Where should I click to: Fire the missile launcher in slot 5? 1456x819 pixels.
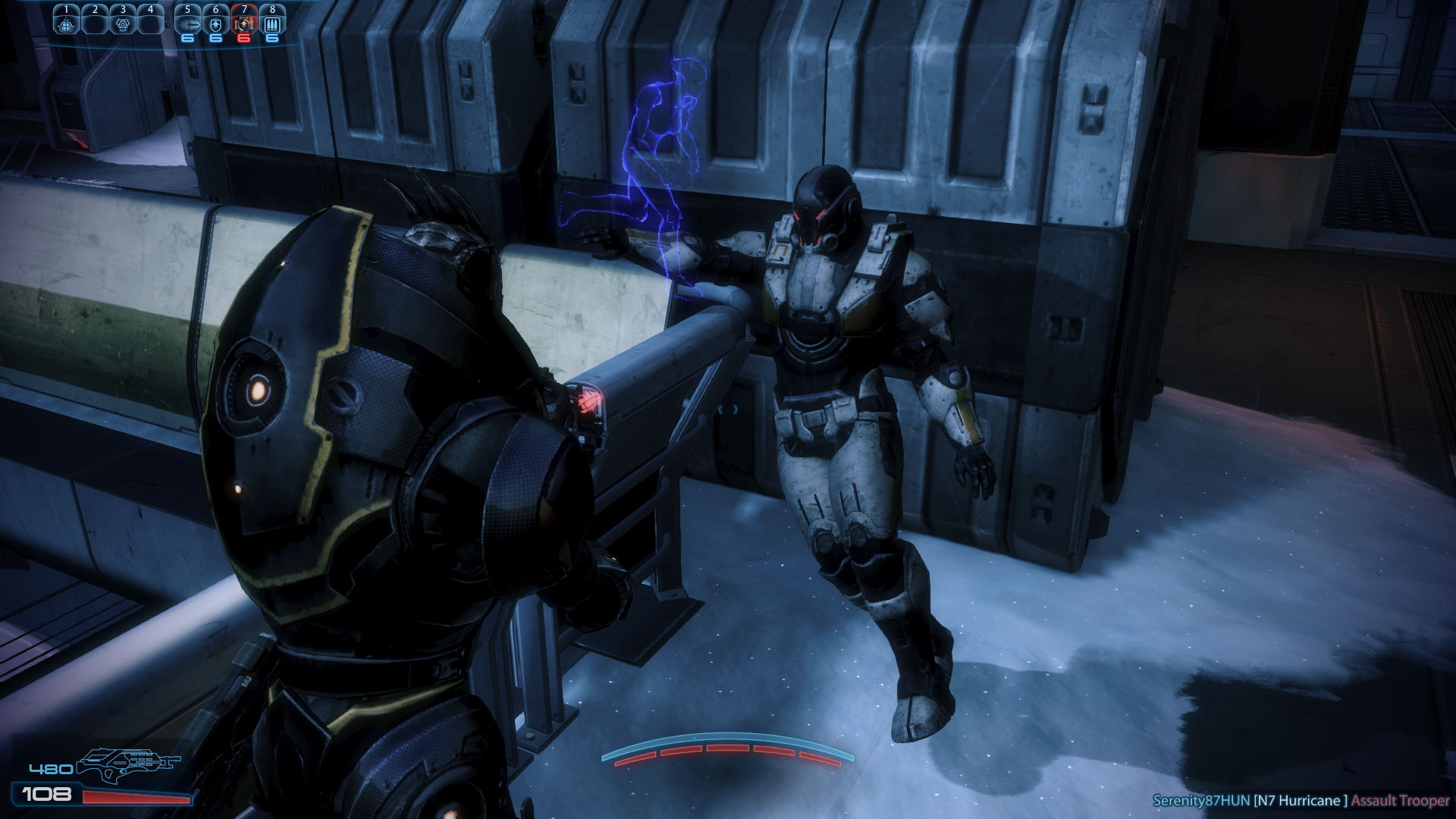(x=187, y=24)
